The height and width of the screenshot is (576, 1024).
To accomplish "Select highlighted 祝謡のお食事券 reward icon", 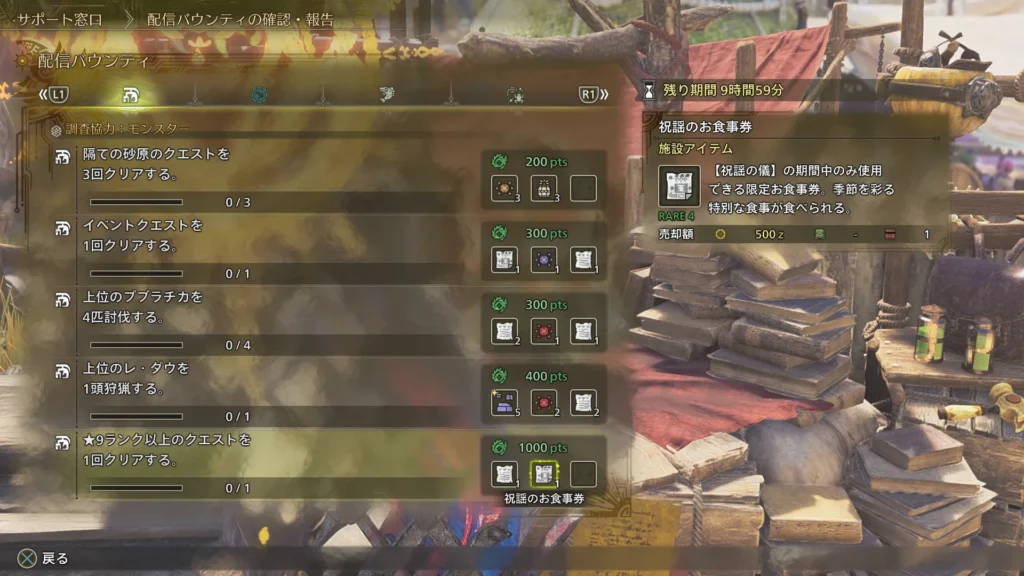I will (x=543, y=474).
